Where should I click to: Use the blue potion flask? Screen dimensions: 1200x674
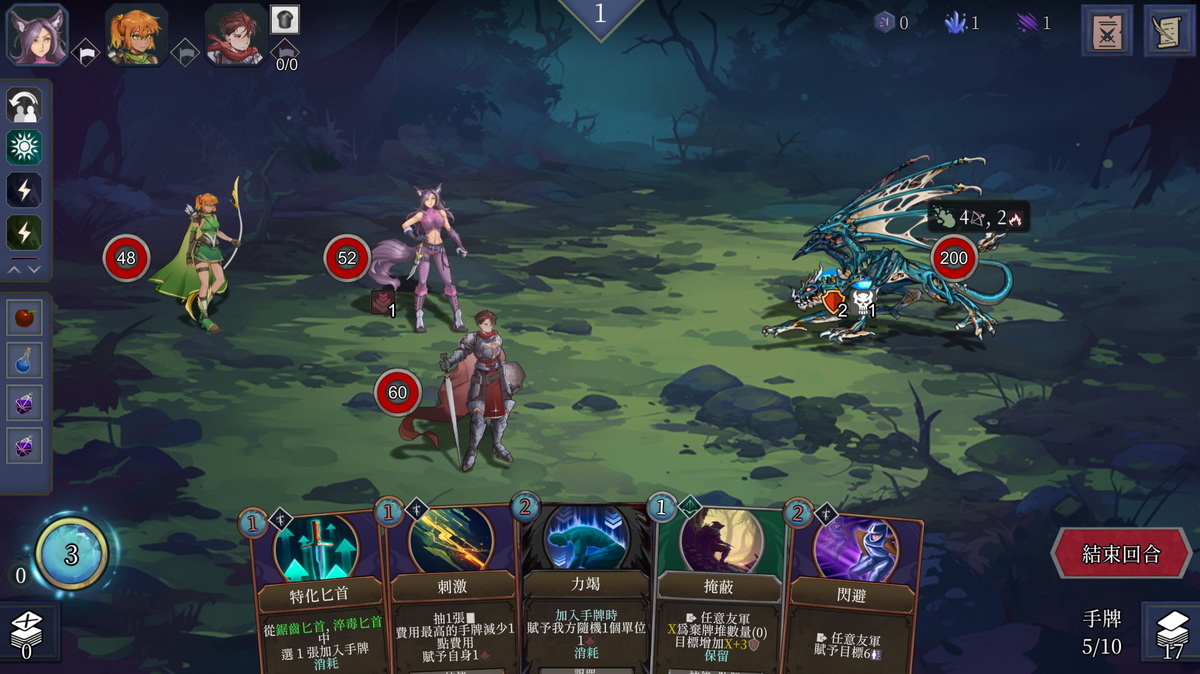click(x=25, y=360)
